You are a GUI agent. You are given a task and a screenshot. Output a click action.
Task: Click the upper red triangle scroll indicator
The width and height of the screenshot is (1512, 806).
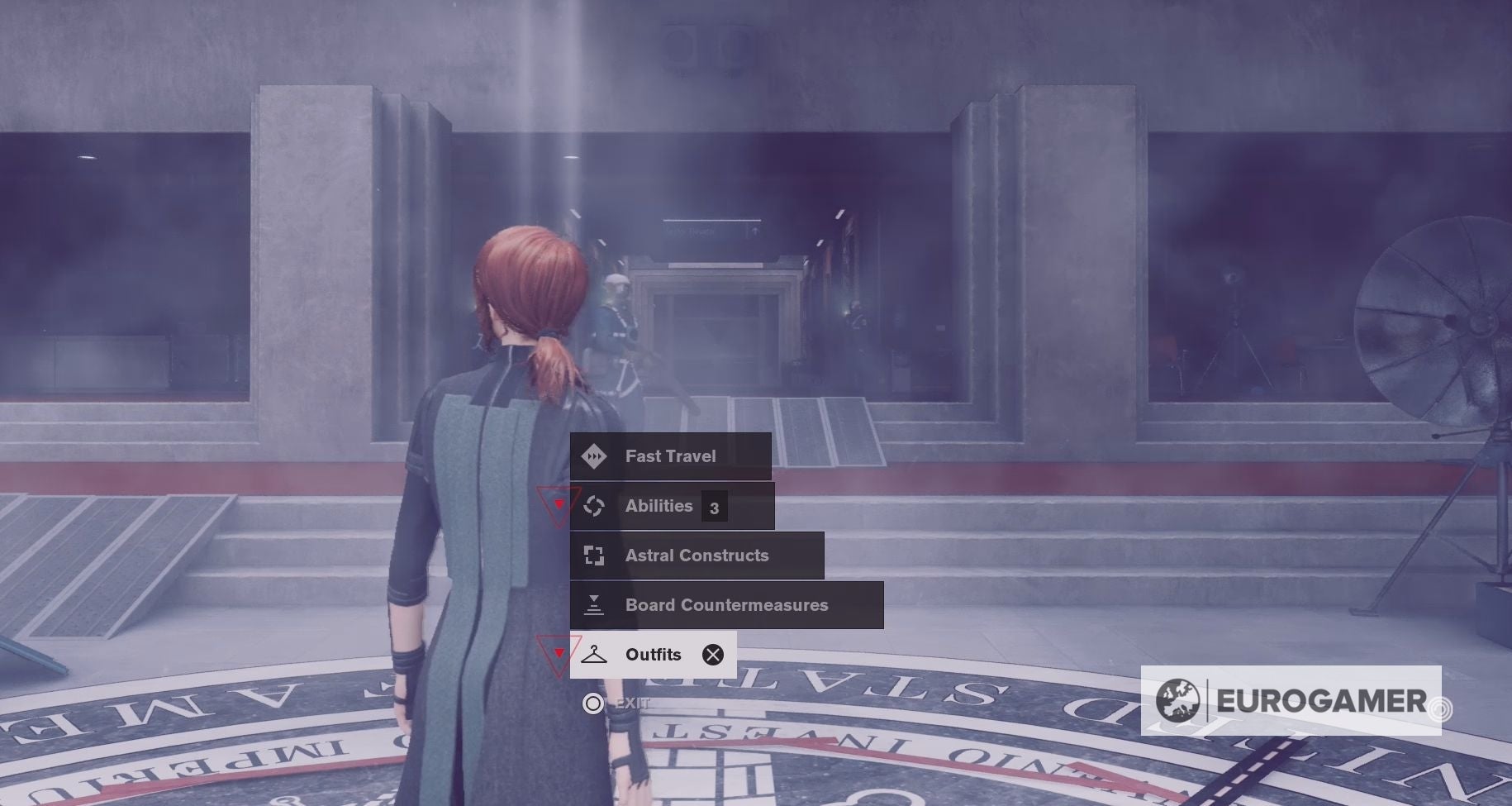(x=558, y=505)
